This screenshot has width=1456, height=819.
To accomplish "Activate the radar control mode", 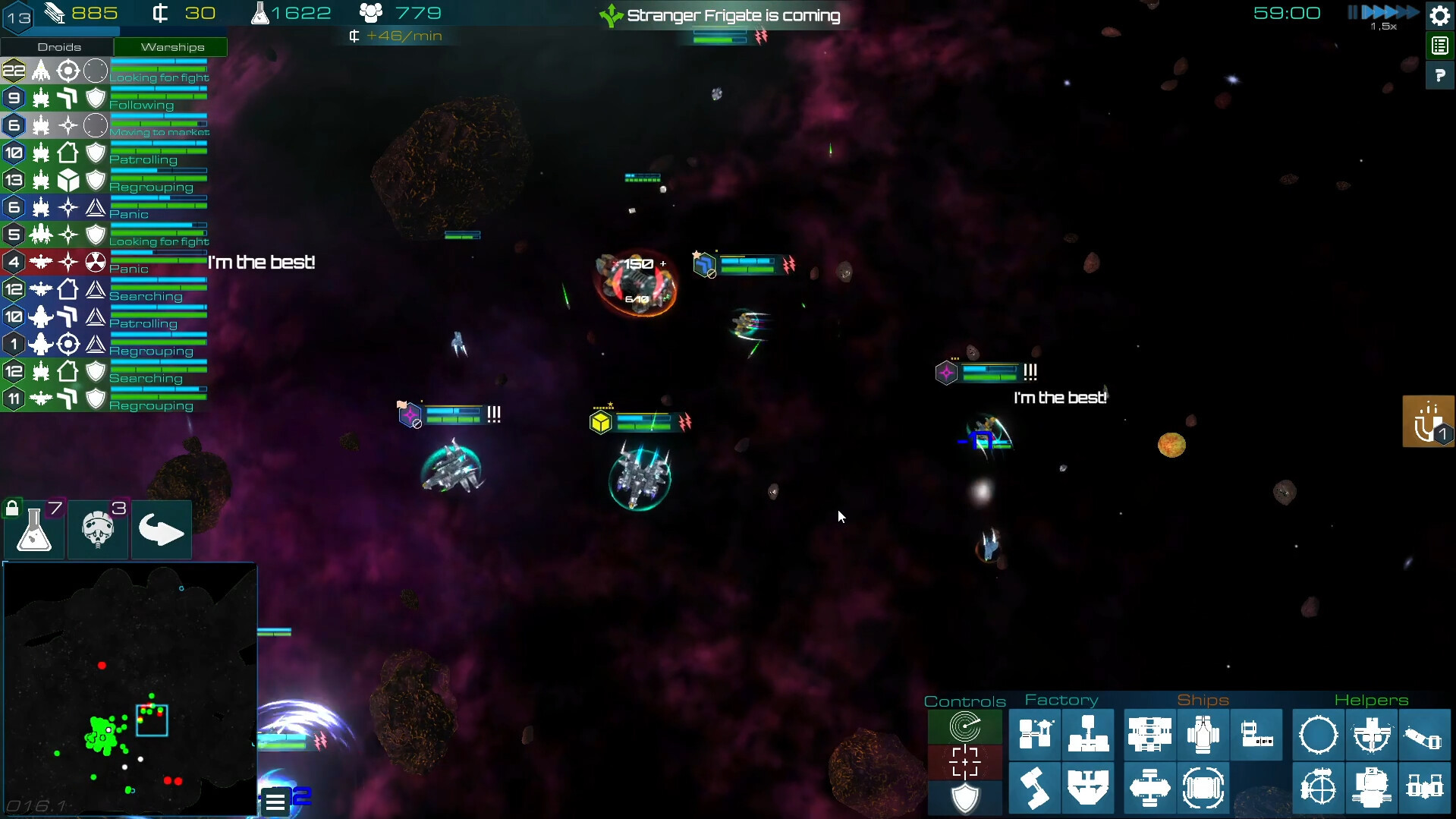I will click(965, 727).
